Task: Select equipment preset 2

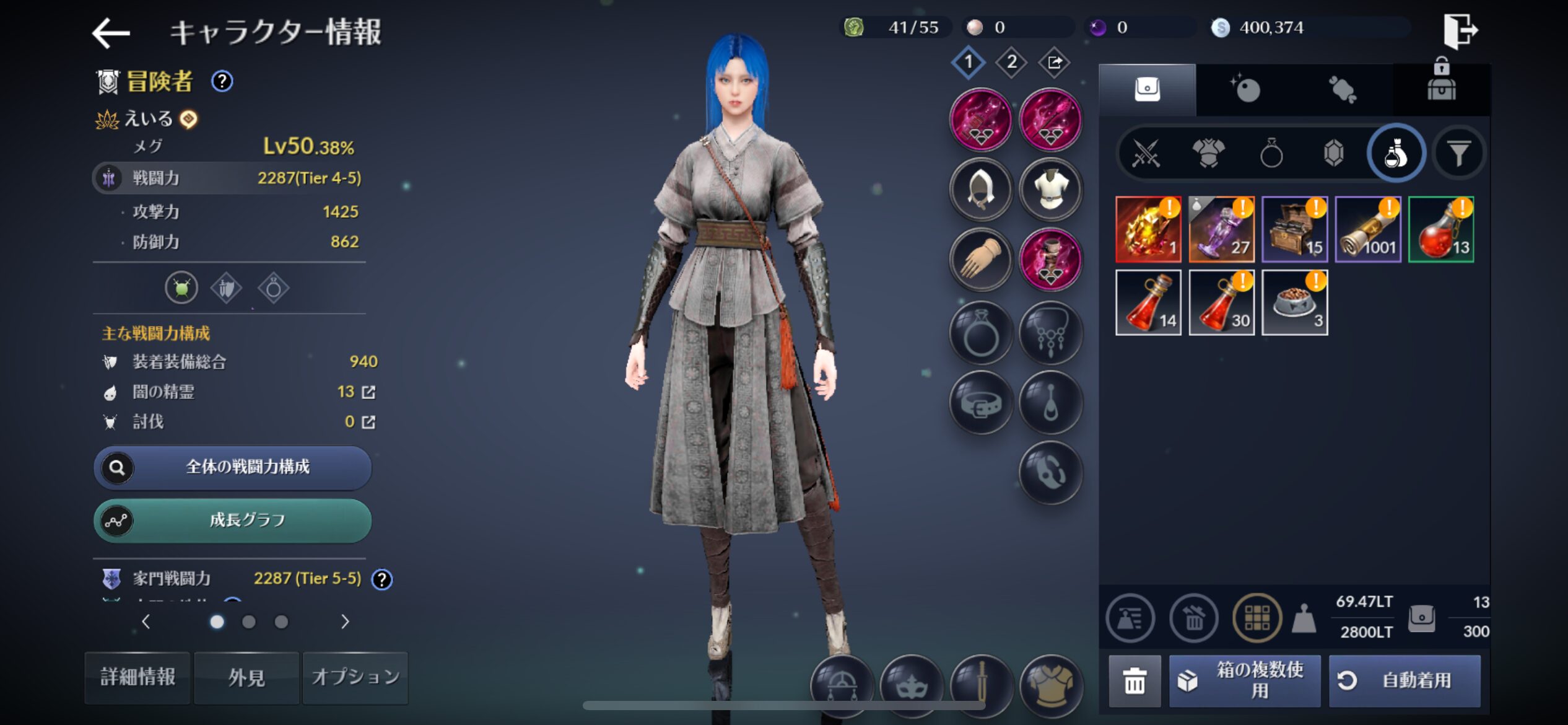Action: coord(1011,62)
